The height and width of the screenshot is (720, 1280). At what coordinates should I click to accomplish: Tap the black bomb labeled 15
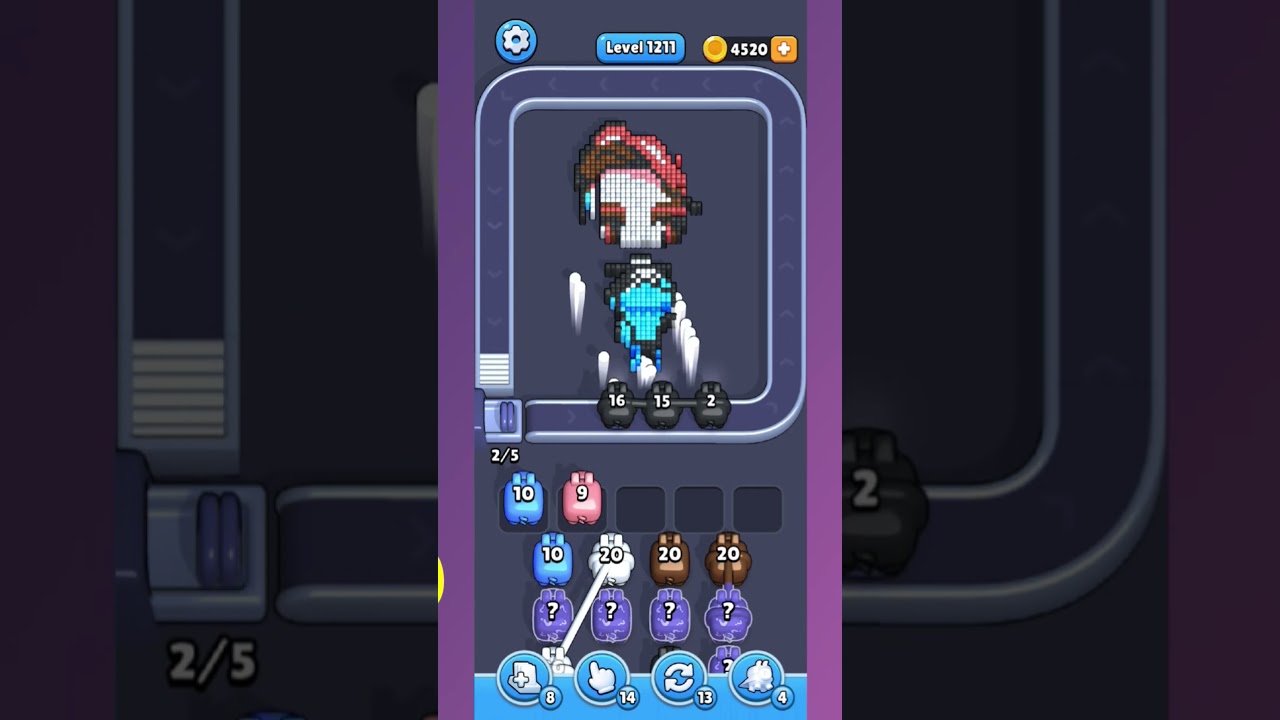[x=663, y=402]
